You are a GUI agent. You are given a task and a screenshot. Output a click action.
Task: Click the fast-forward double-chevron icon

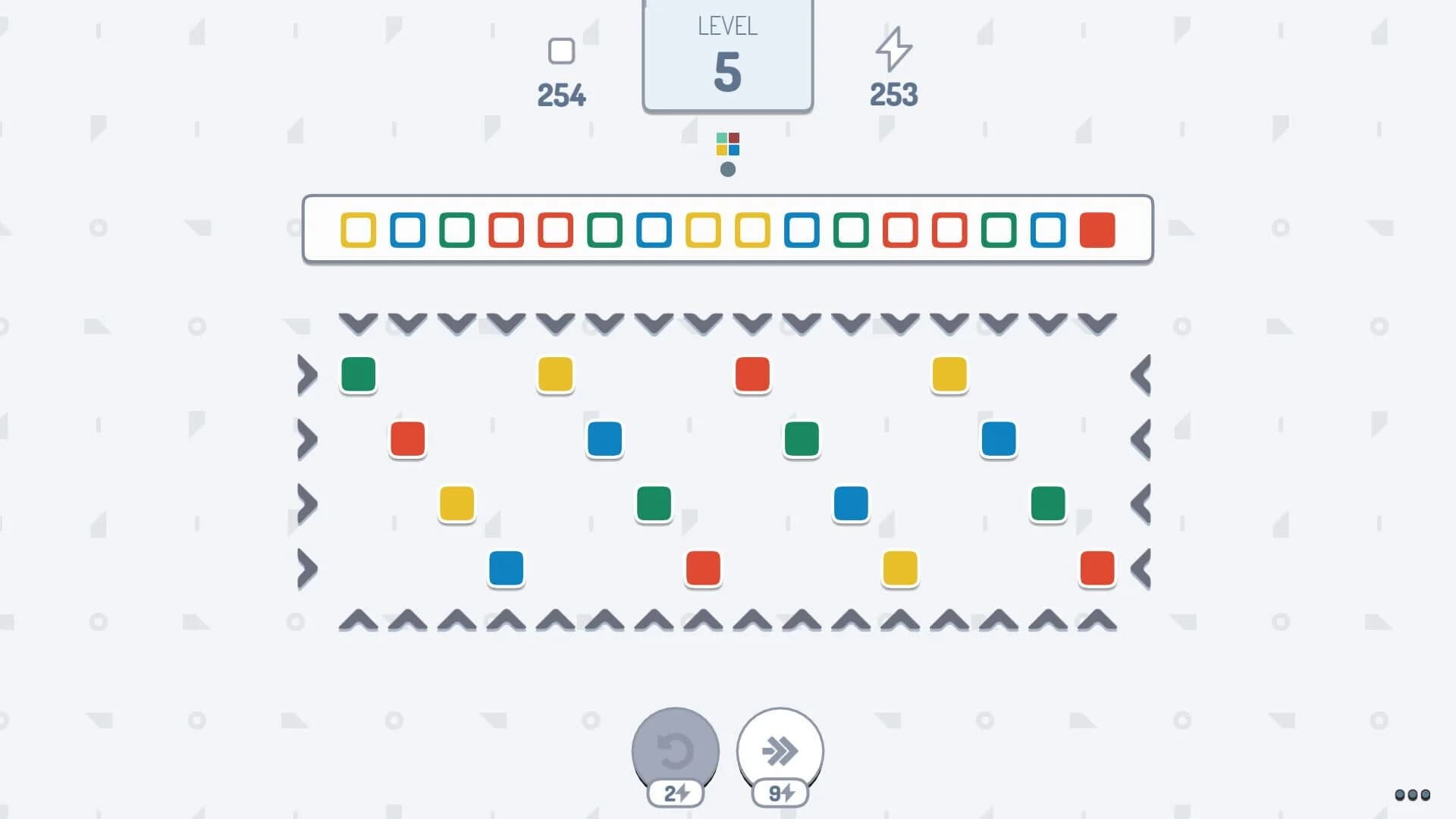pyautogui.click(x=780, y=749)
